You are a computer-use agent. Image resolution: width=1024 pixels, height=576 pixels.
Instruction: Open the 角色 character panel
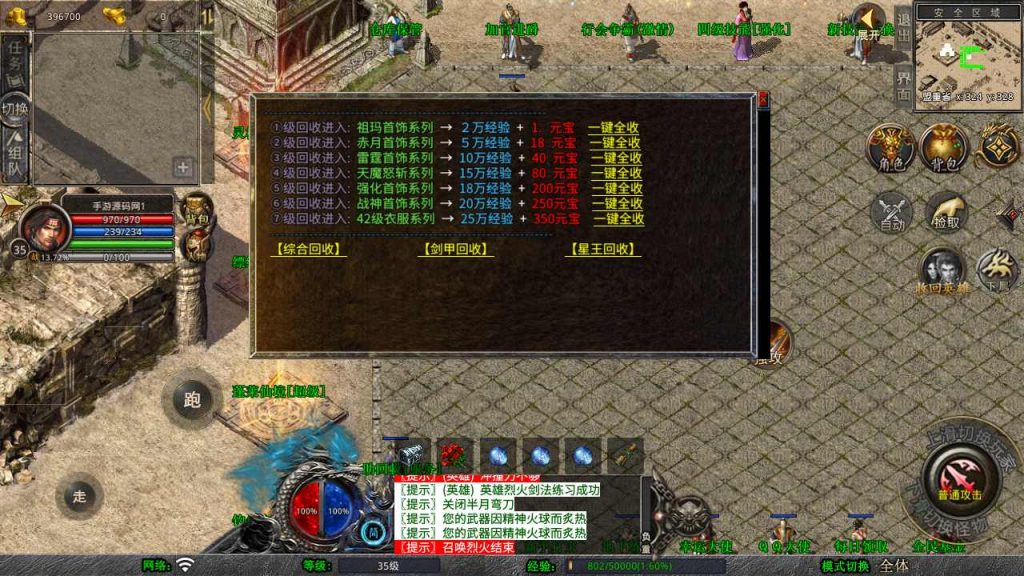pyautogui.click(x=890, y=150)
